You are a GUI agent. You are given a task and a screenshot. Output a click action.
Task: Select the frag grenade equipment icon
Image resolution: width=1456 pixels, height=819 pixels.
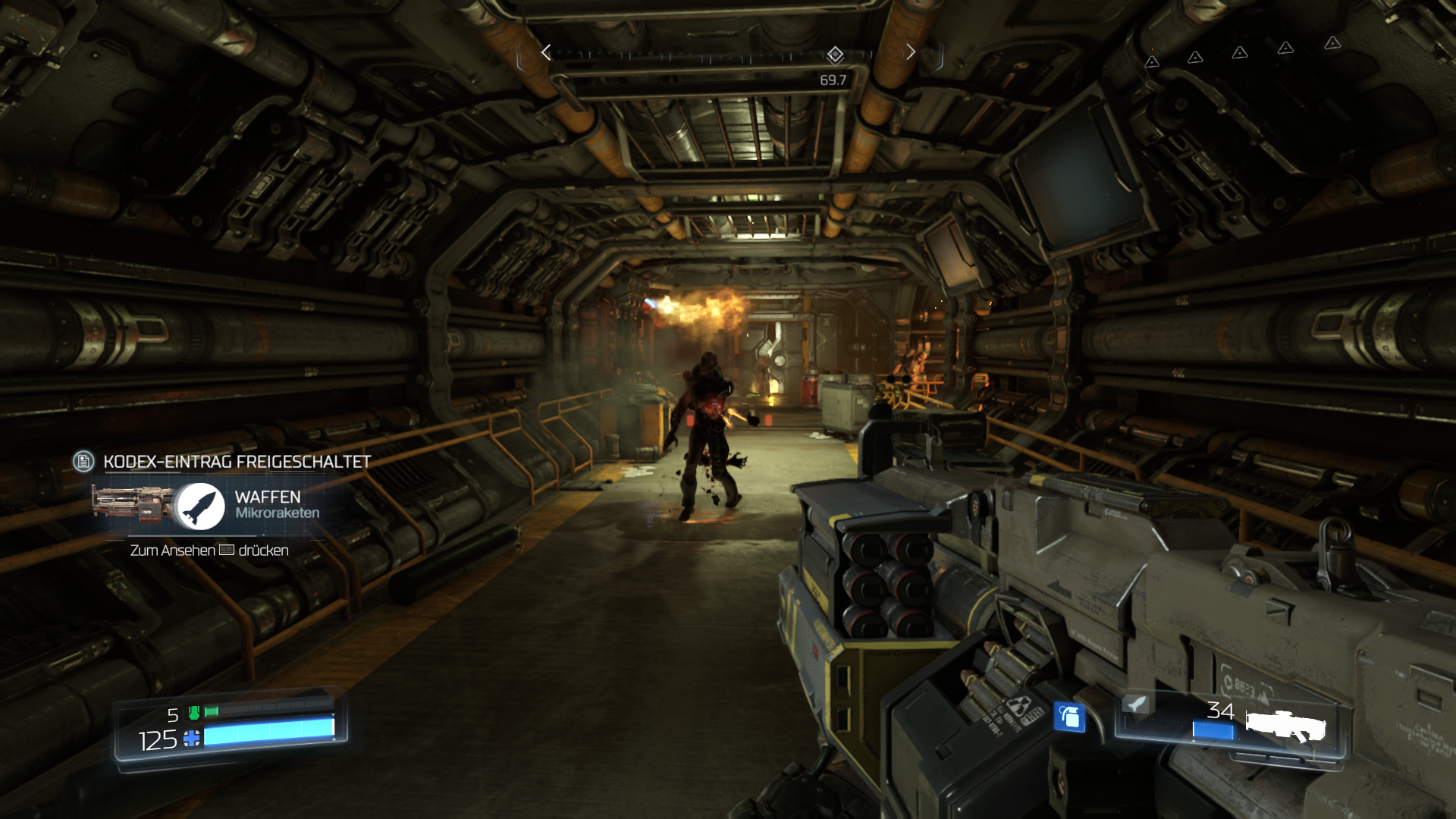pos(1069,717)
